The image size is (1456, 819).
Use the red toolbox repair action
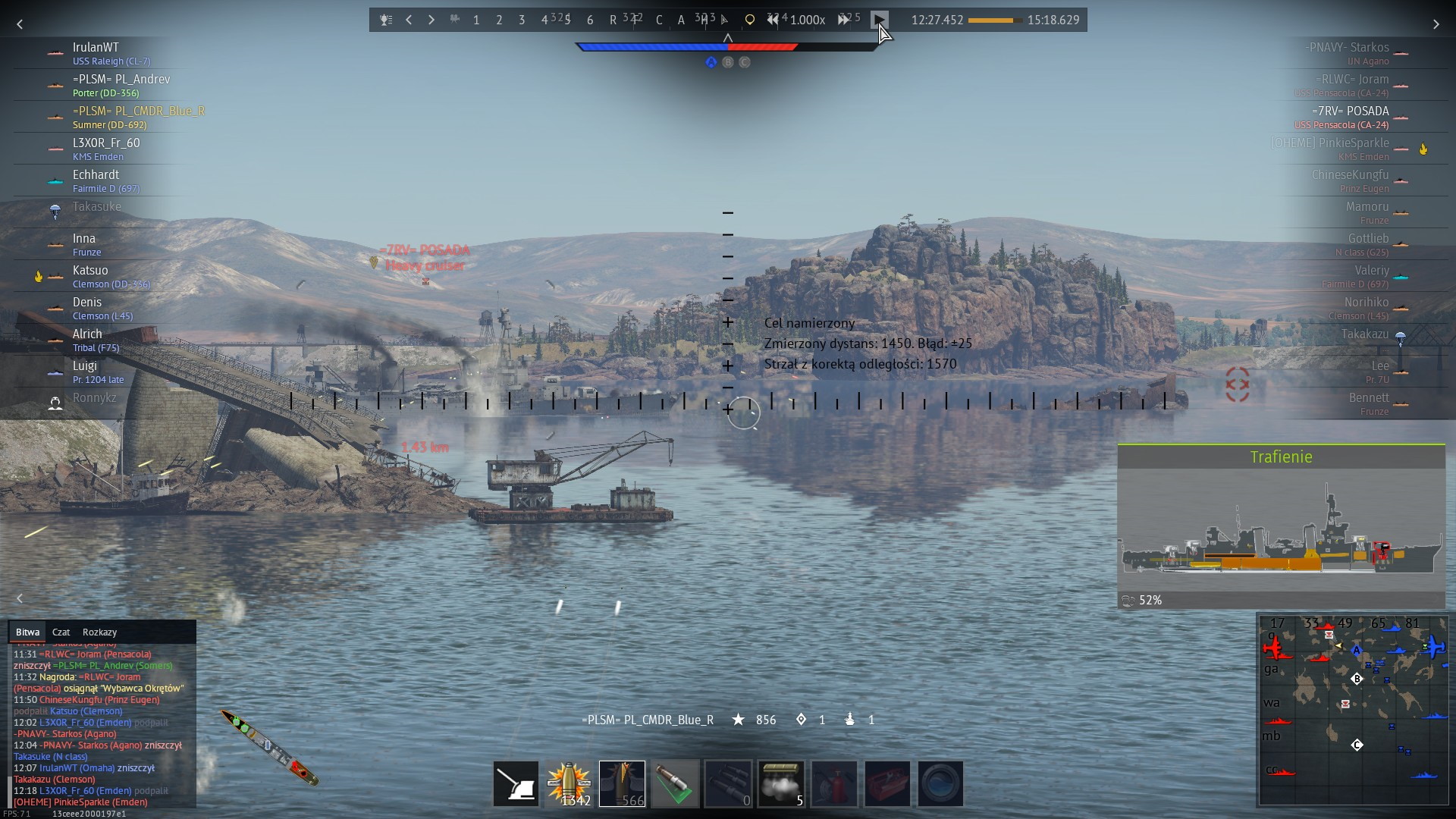click(887, 783)
